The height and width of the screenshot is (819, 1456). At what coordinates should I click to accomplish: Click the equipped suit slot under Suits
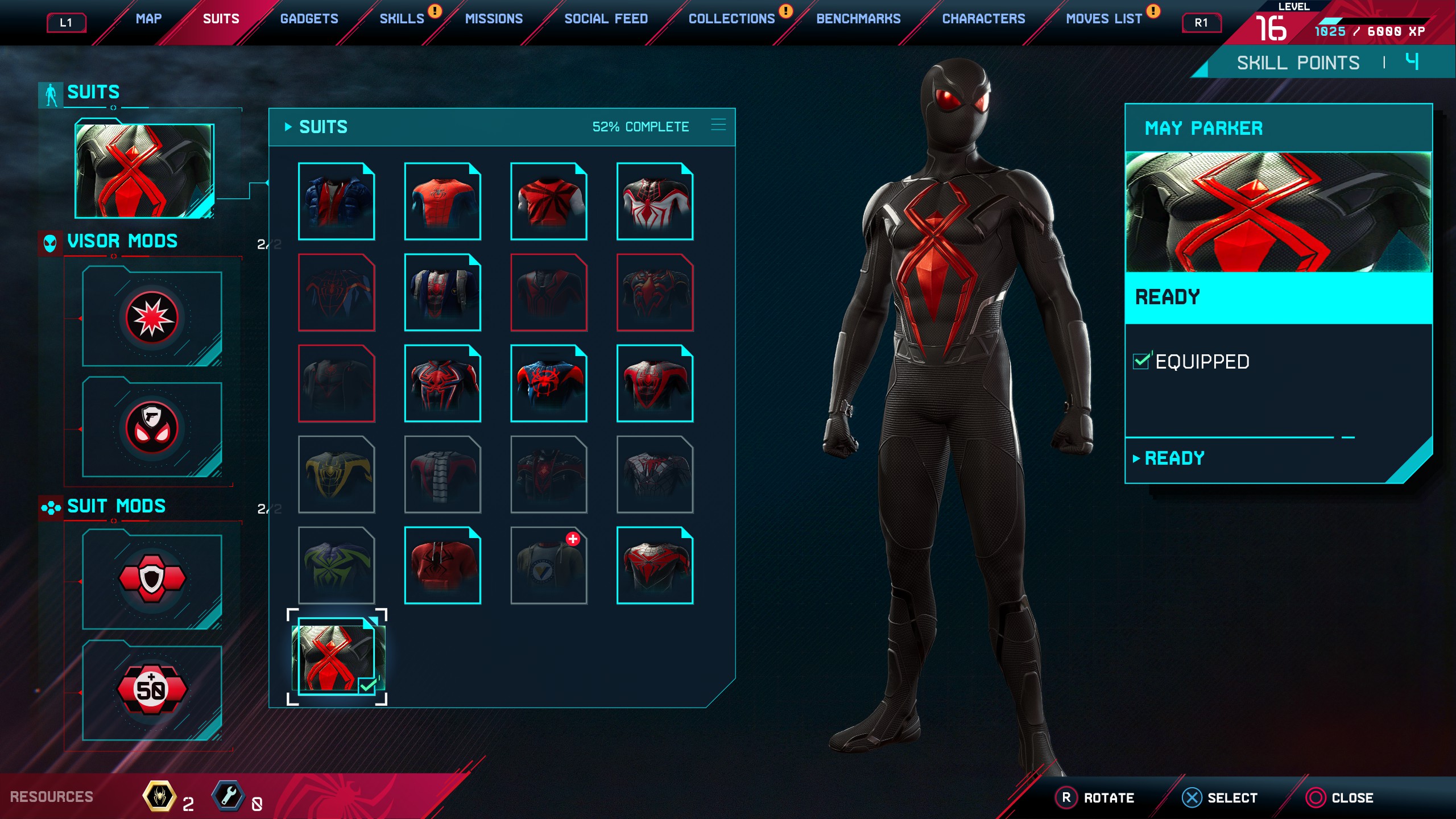pos(144,171)
